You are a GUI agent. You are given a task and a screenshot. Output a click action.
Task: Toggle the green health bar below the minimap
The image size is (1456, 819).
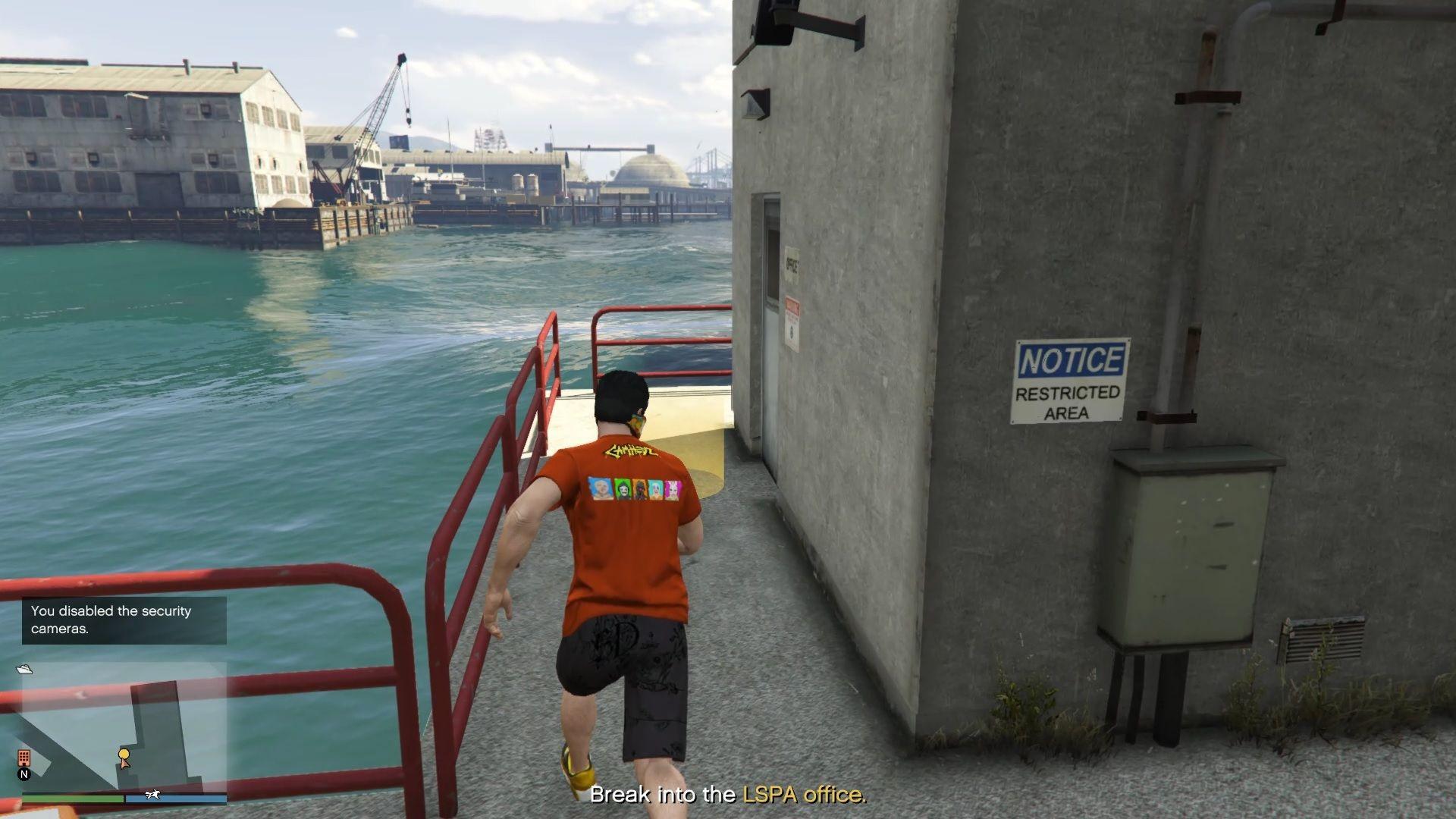(73, 797)
